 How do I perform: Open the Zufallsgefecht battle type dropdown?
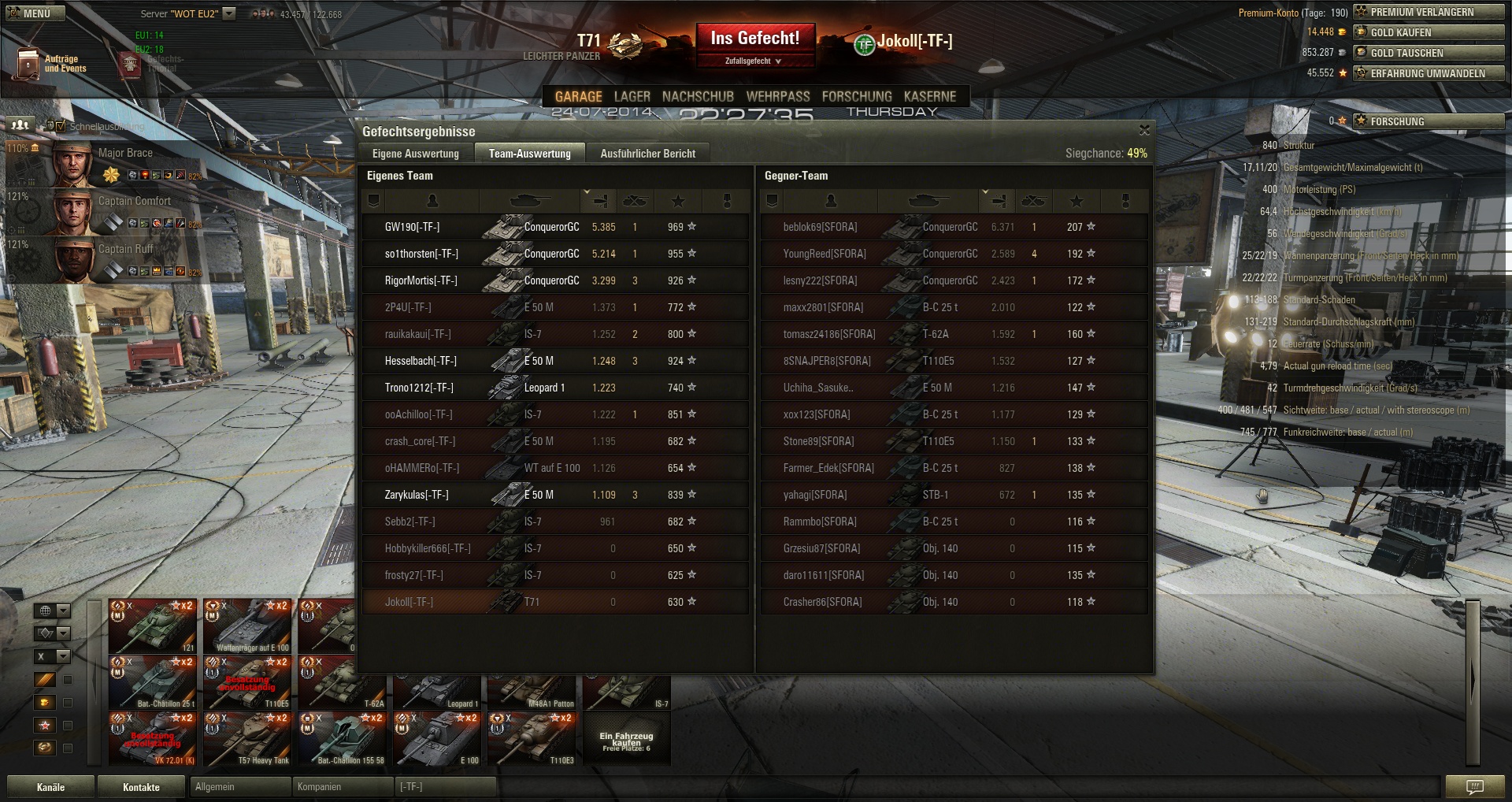pos(754,61)
